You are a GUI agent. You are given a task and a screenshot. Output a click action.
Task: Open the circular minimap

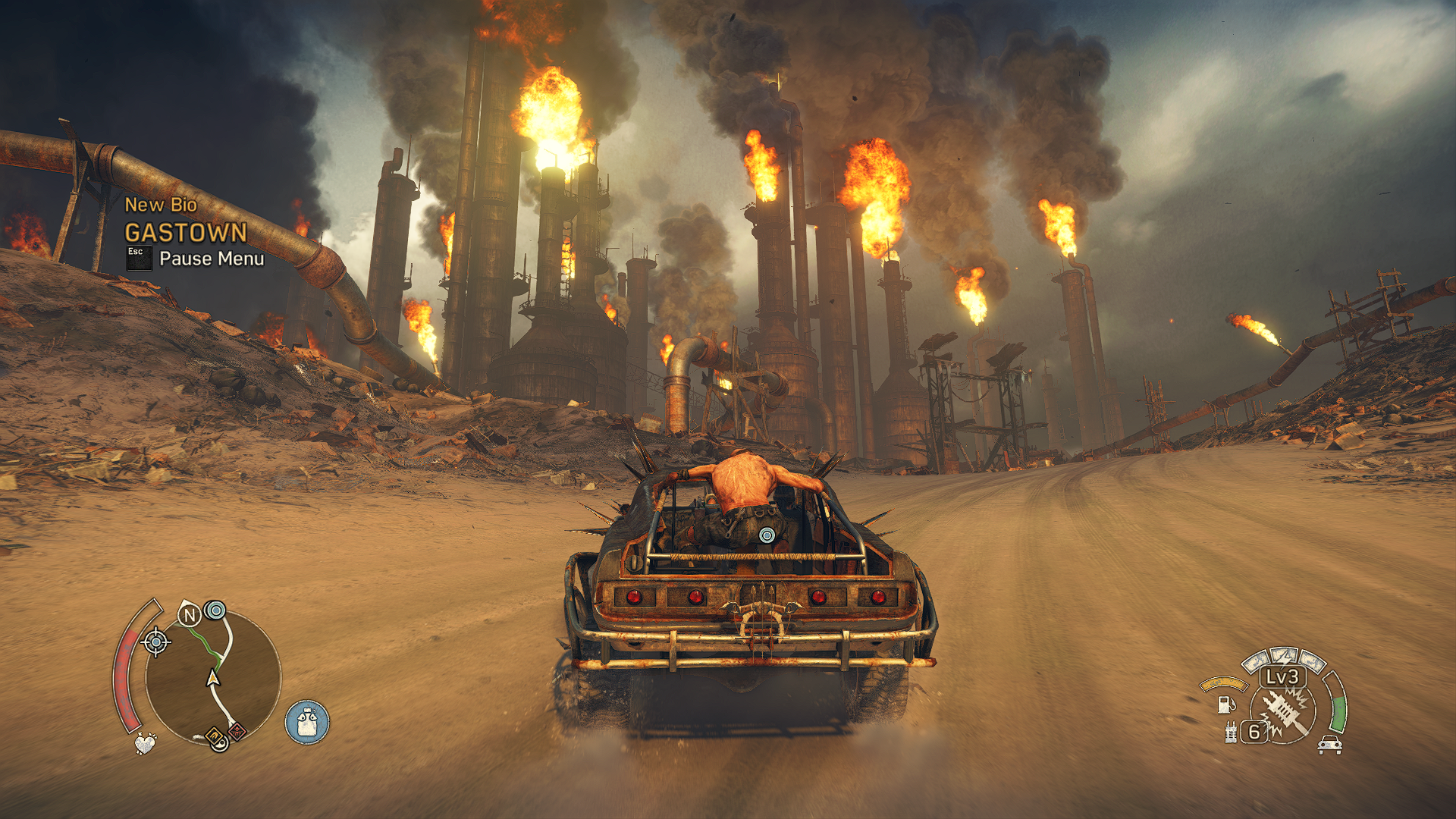pos(212,675)
